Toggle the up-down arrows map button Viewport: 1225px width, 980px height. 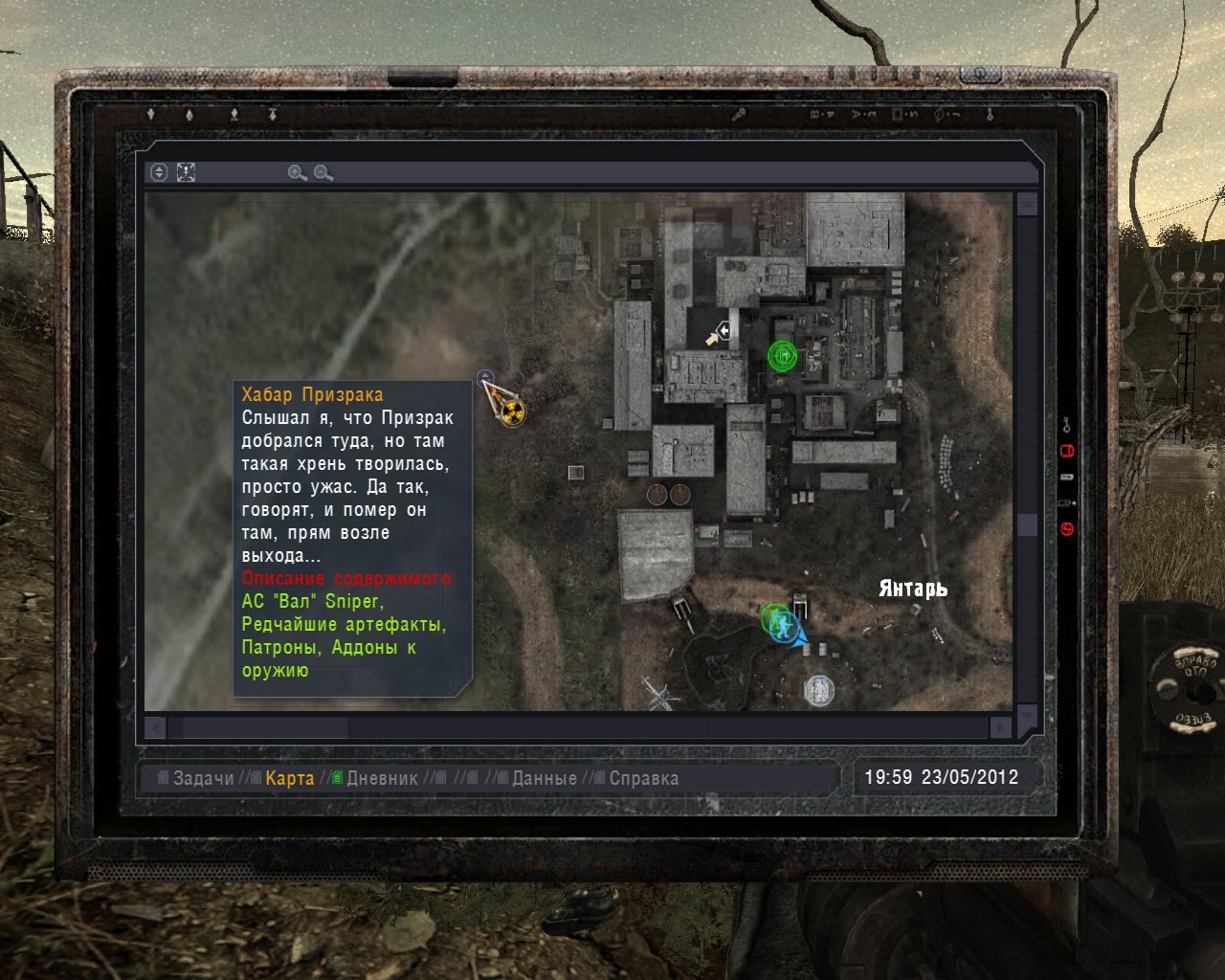pos(160,172)
